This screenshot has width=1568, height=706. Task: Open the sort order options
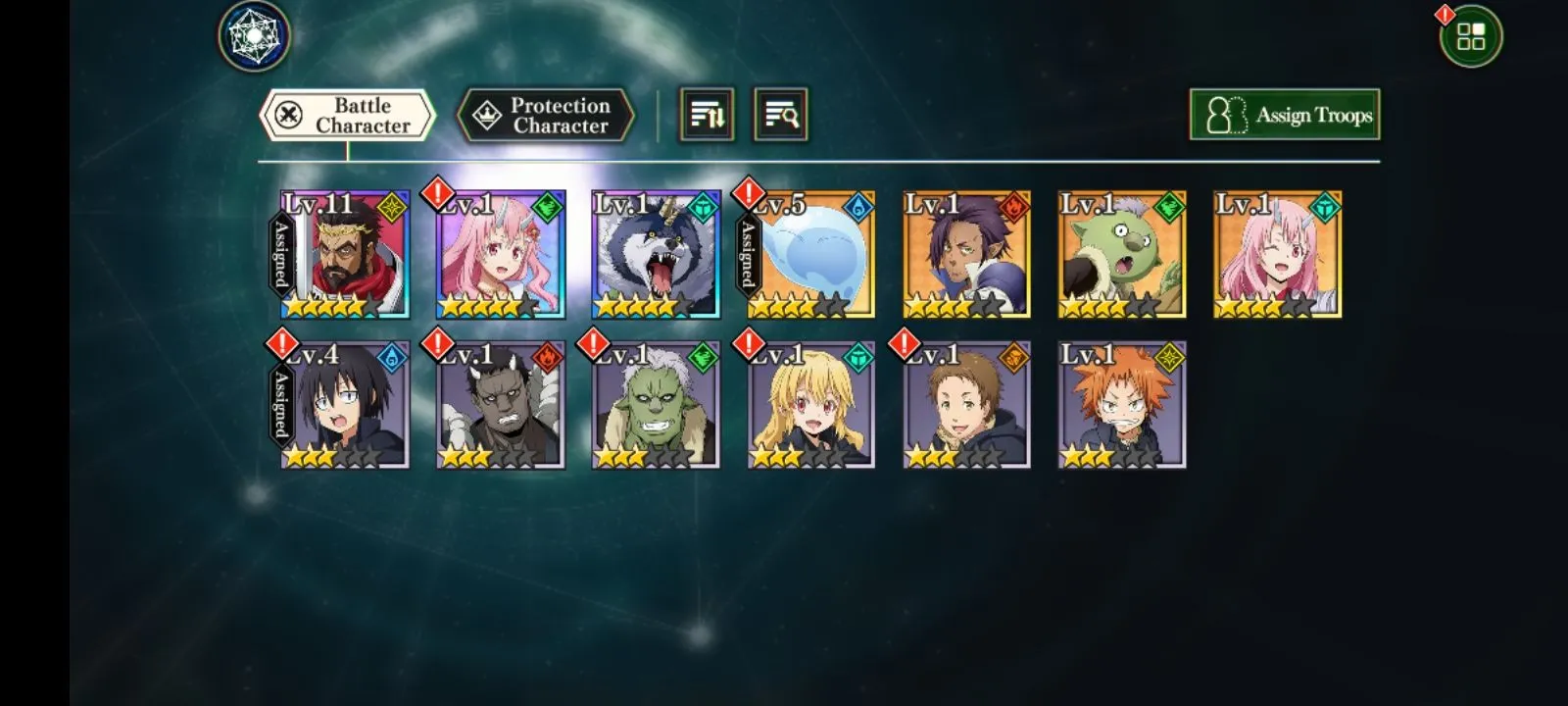point(707,116)
